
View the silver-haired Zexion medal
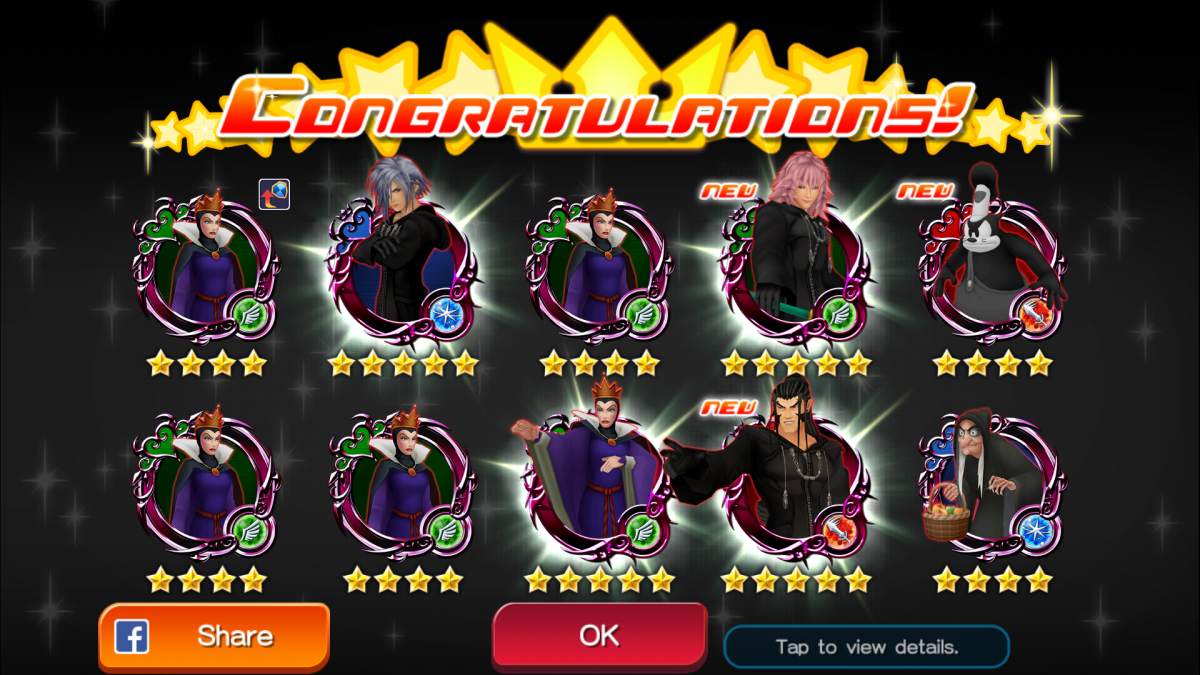point(400,265)
